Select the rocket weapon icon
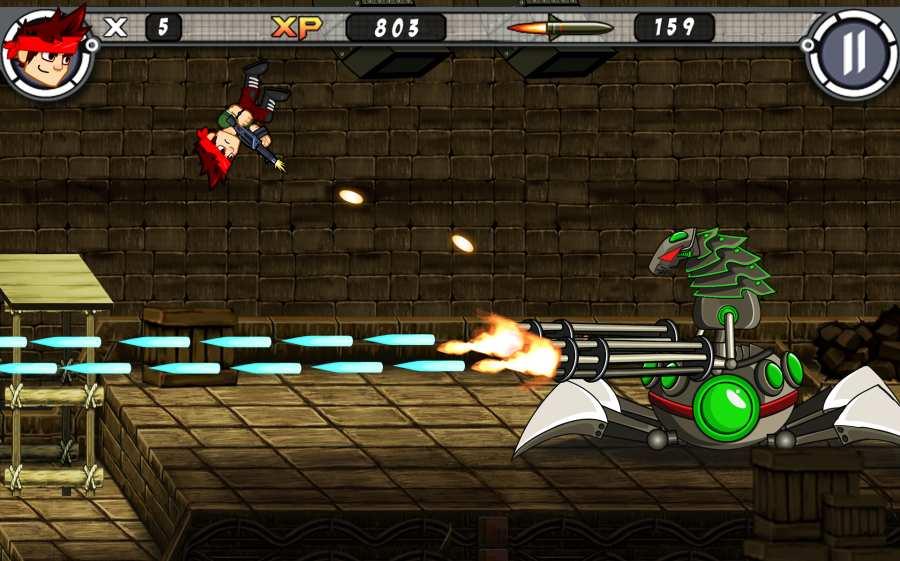This screenshot has width=900, height=561. [x=560, y=27]
